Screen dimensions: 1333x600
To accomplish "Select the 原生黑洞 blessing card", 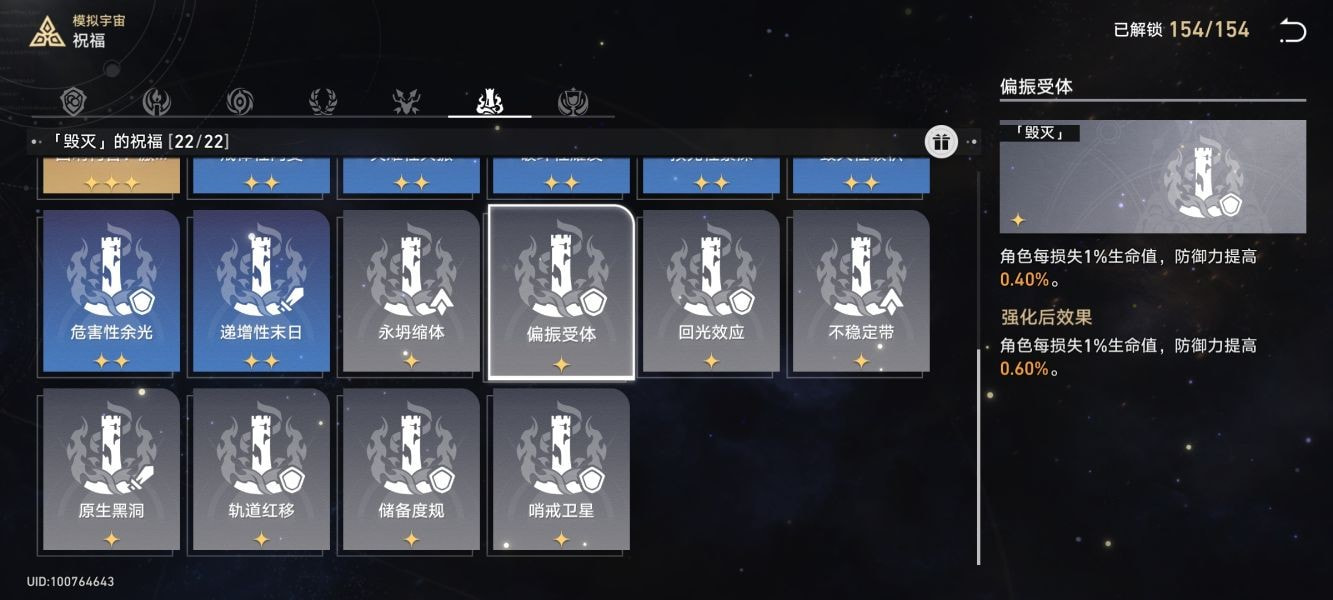I will (111, 469).
